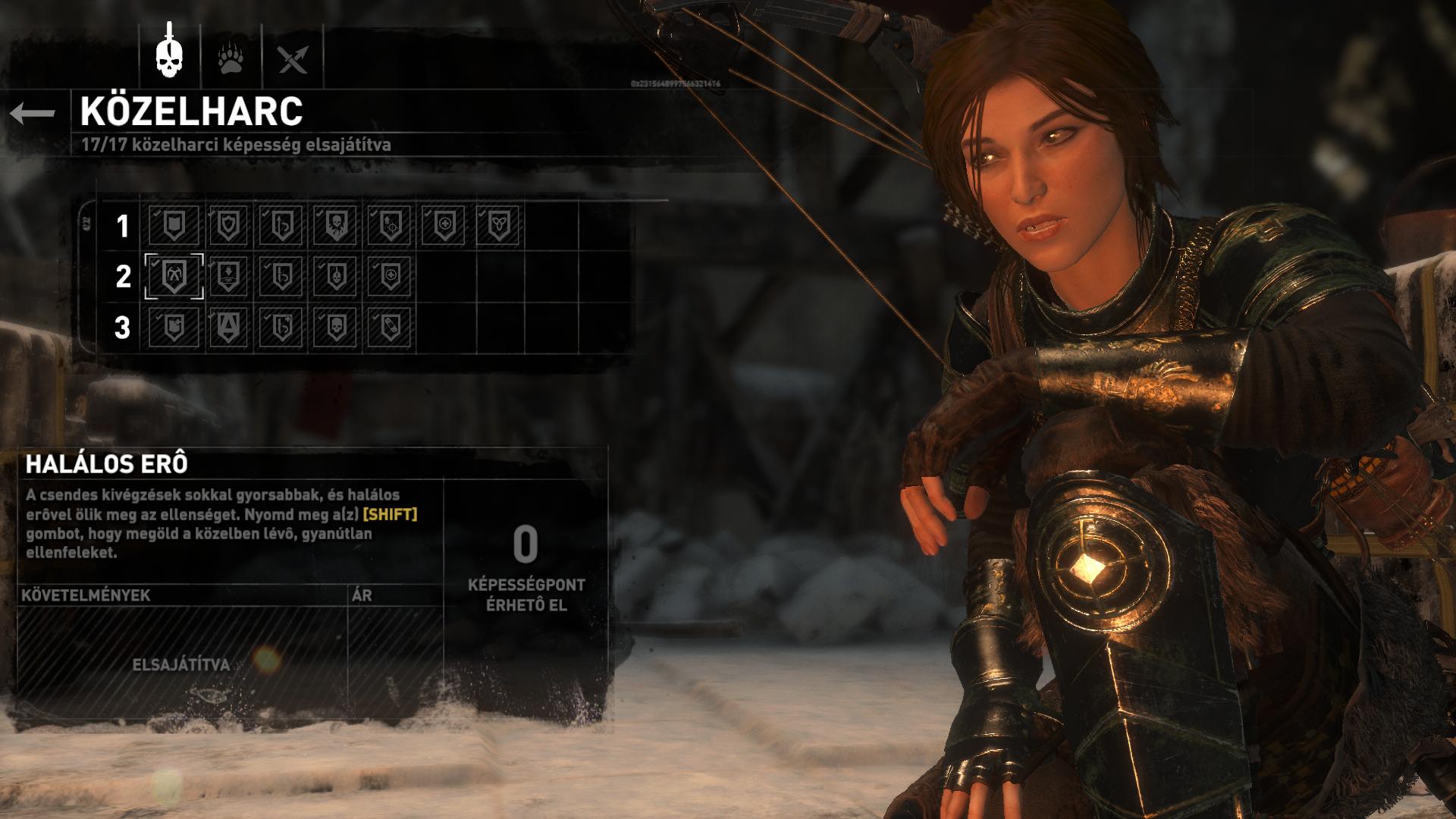Choose the downward arrow skill in tier 2

click(x=228, y=276)
